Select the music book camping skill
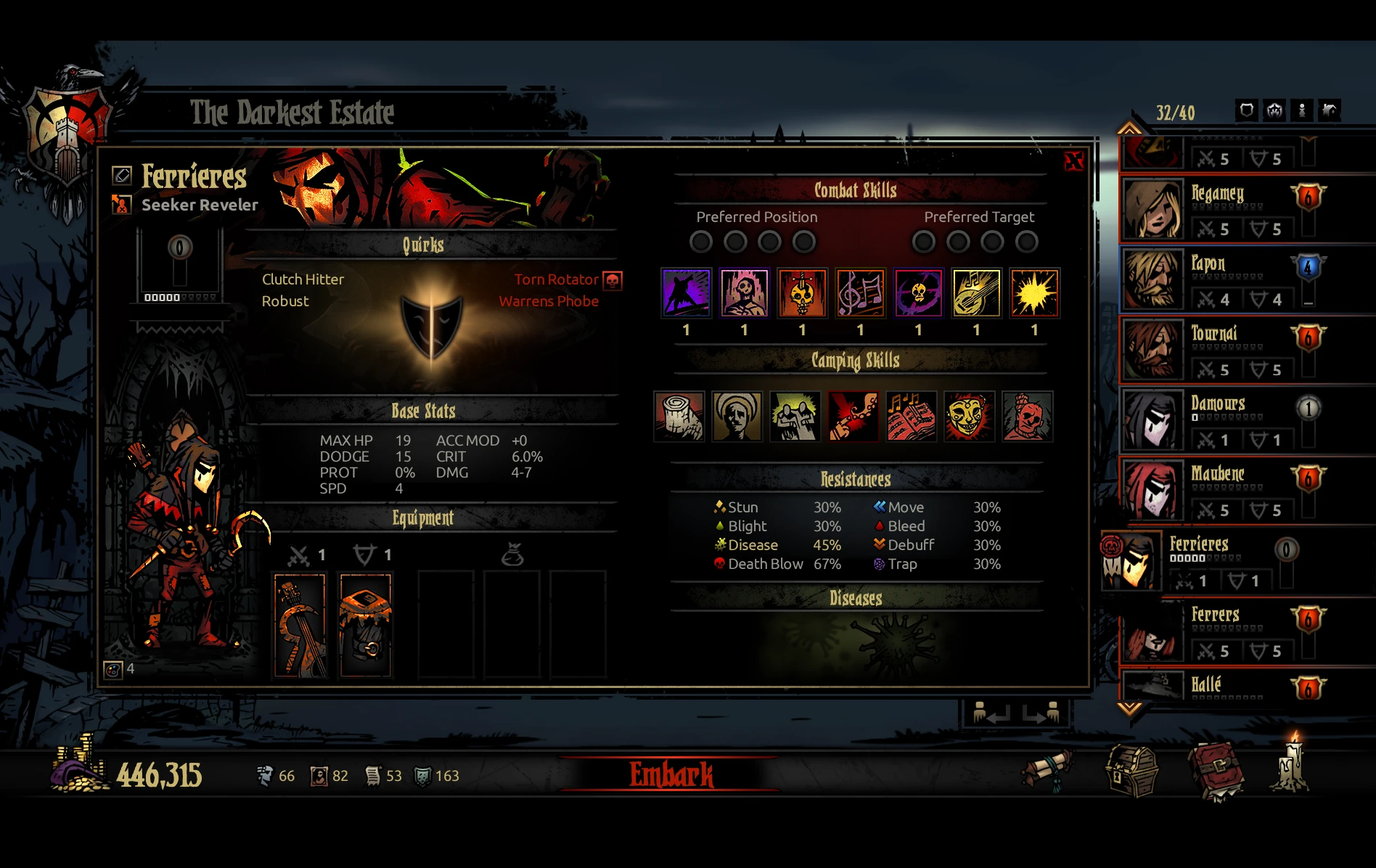The image size is (1376, 868). click(911, 417)
